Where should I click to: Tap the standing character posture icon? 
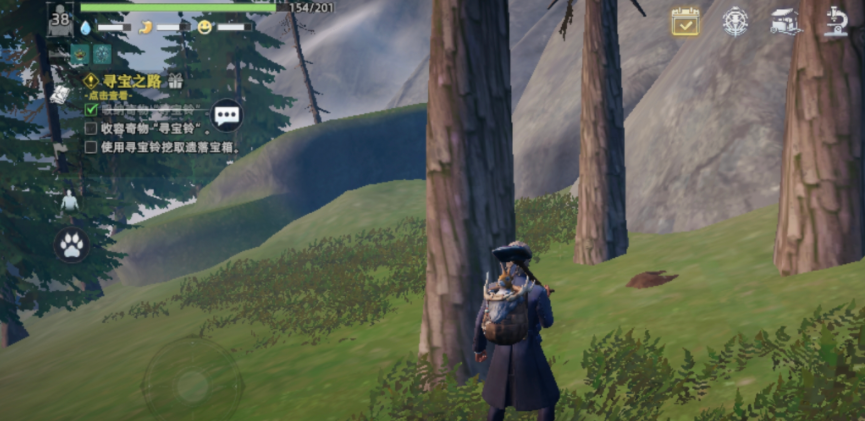[69, 201]
